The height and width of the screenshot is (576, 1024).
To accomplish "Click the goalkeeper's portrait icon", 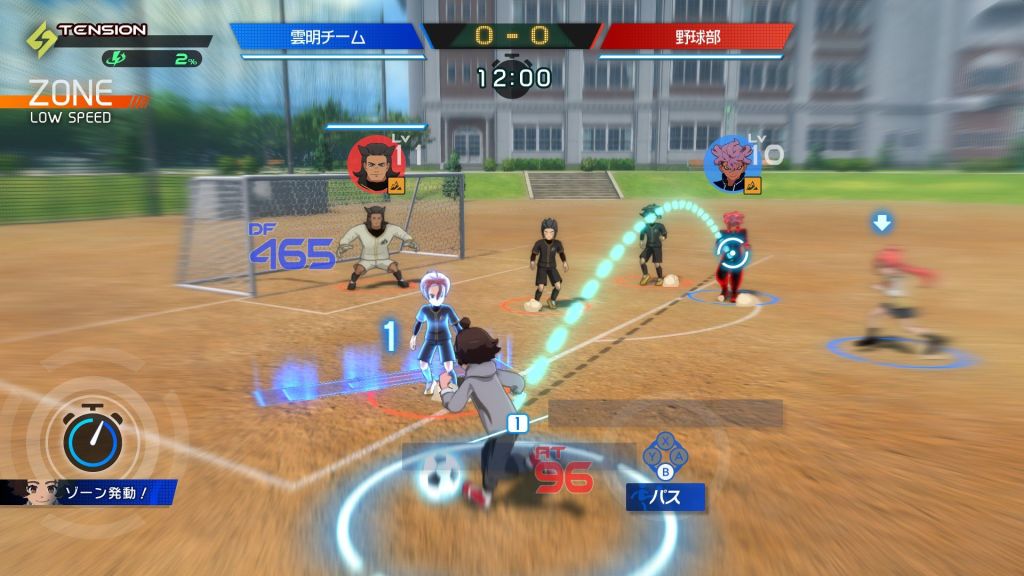I will [x=374, y=165].
